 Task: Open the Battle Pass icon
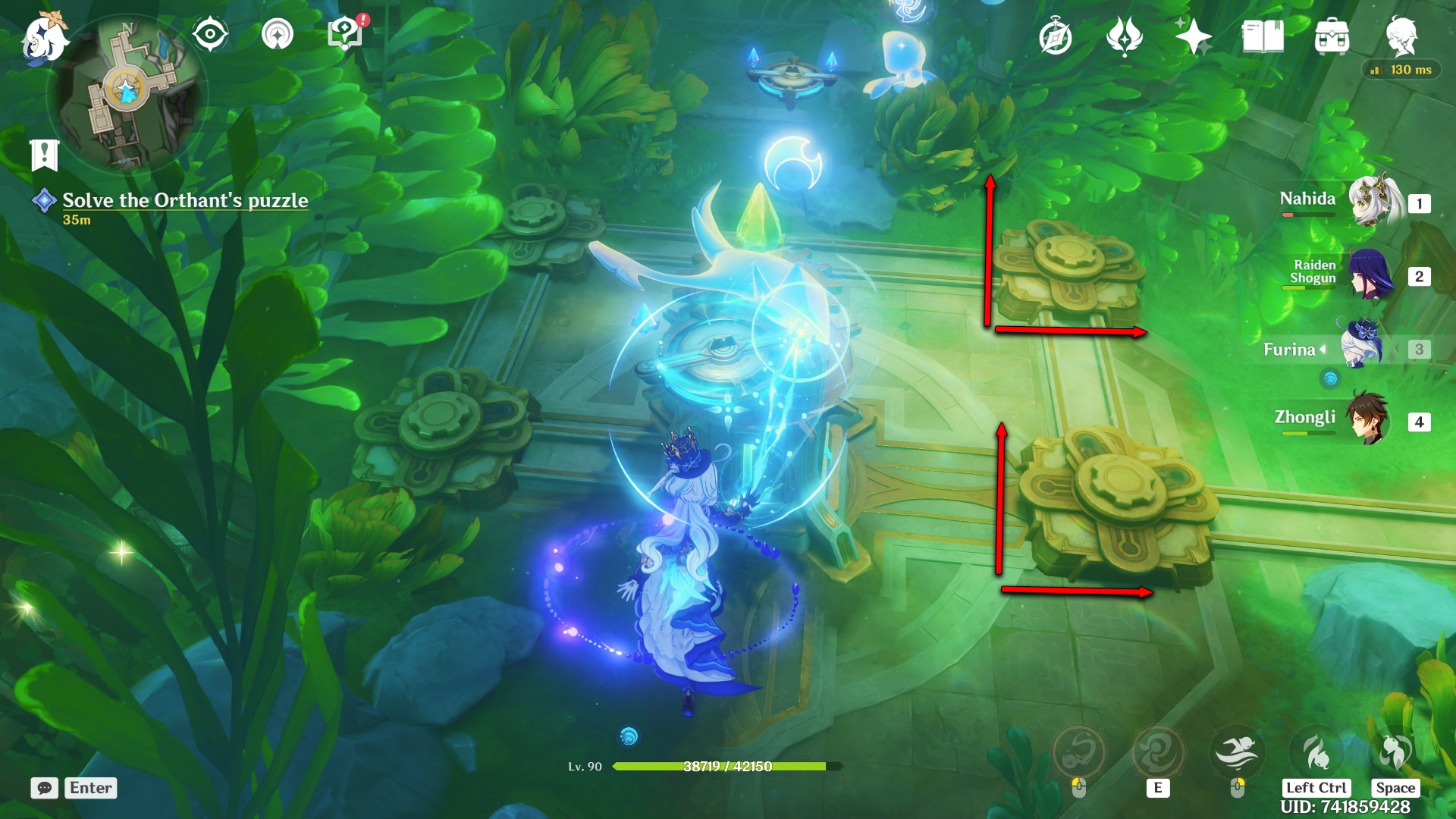click(x=1125, y=36)
